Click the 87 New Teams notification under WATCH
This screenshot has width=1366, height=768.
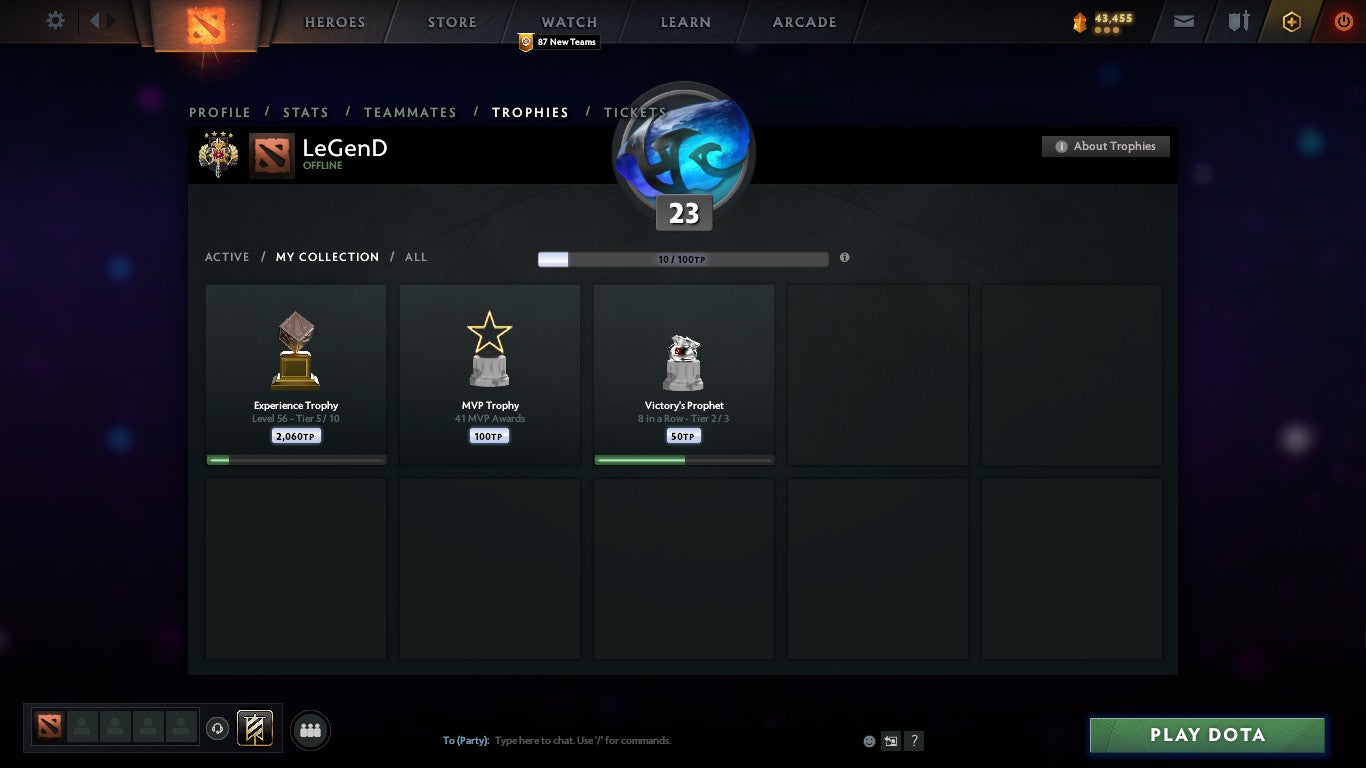pos(557,42)
